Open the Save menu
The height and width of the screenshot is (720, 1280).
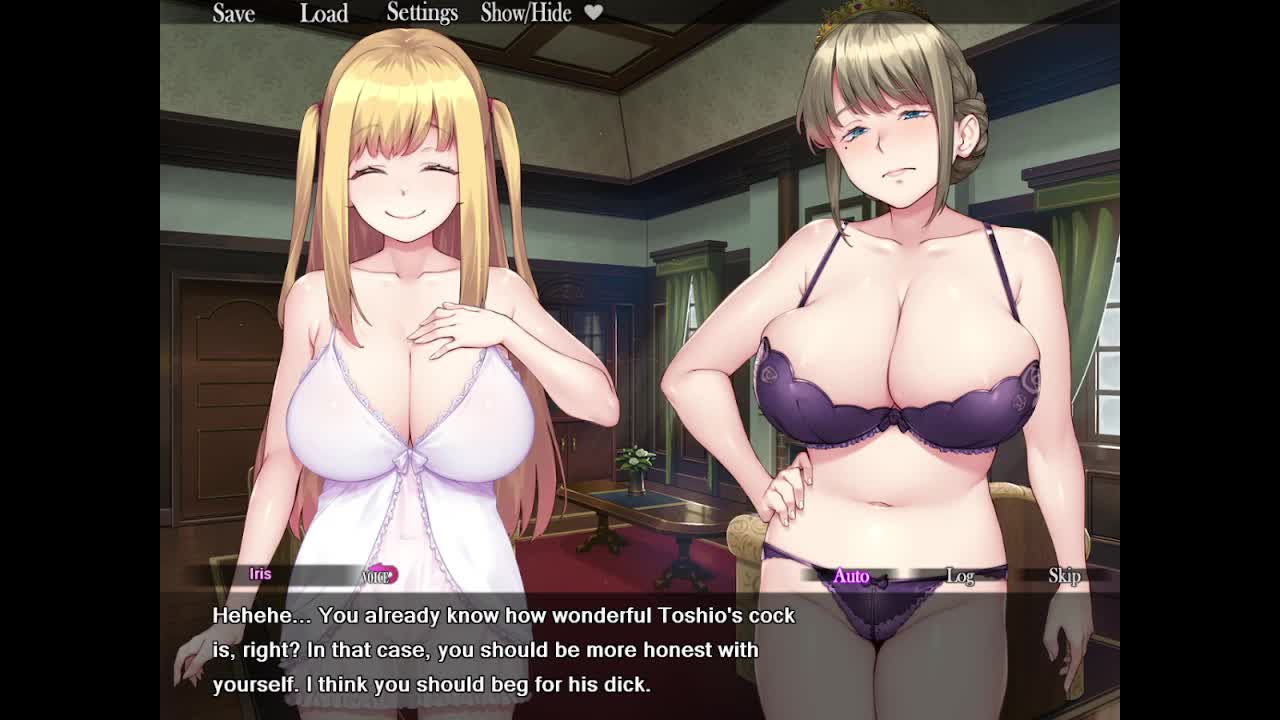233,13
